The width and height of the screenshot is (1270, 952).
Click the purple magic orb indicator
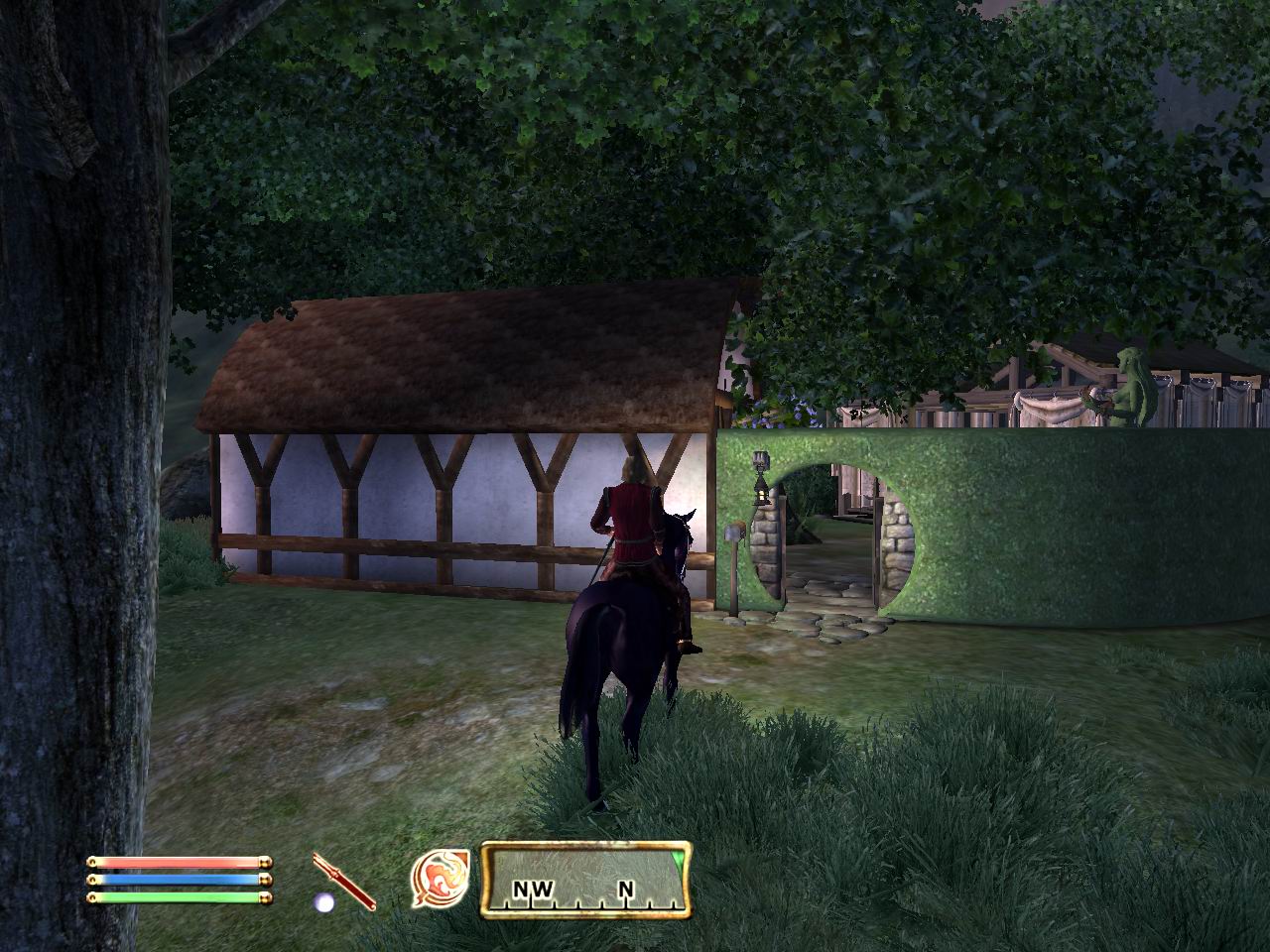pyautogui.click(x=322, y=900)
